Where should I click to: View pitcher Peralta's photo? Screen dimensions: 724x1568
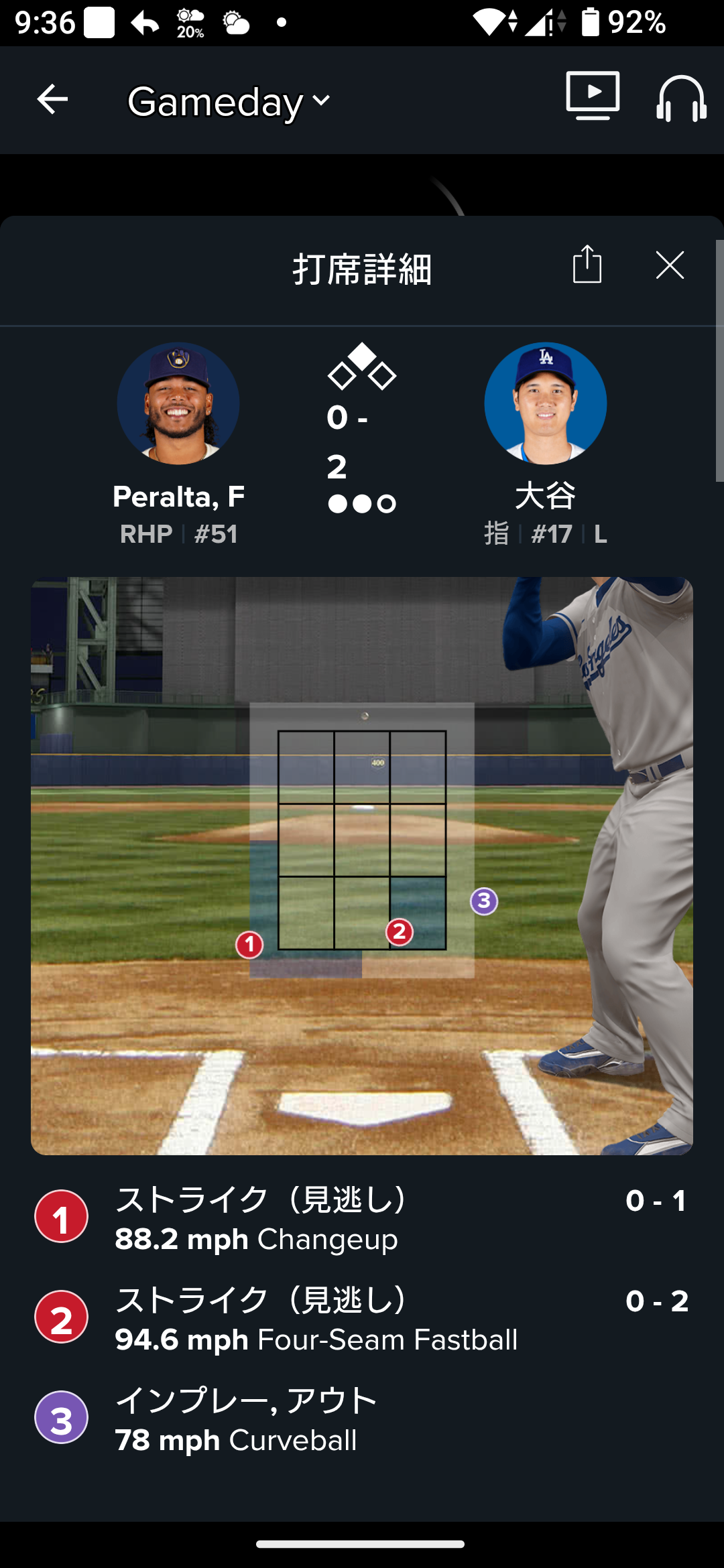point(178,403)
